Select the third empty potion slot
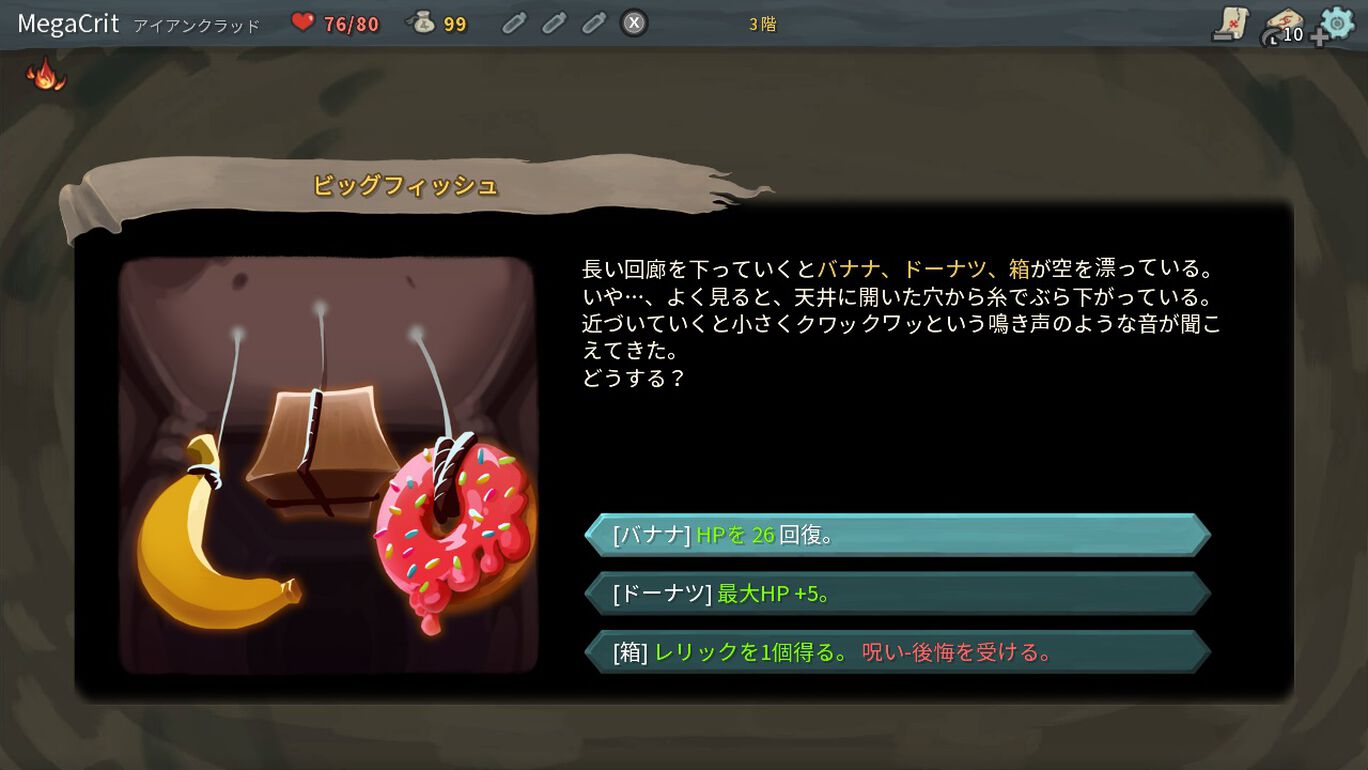 (x=593, y=23)
